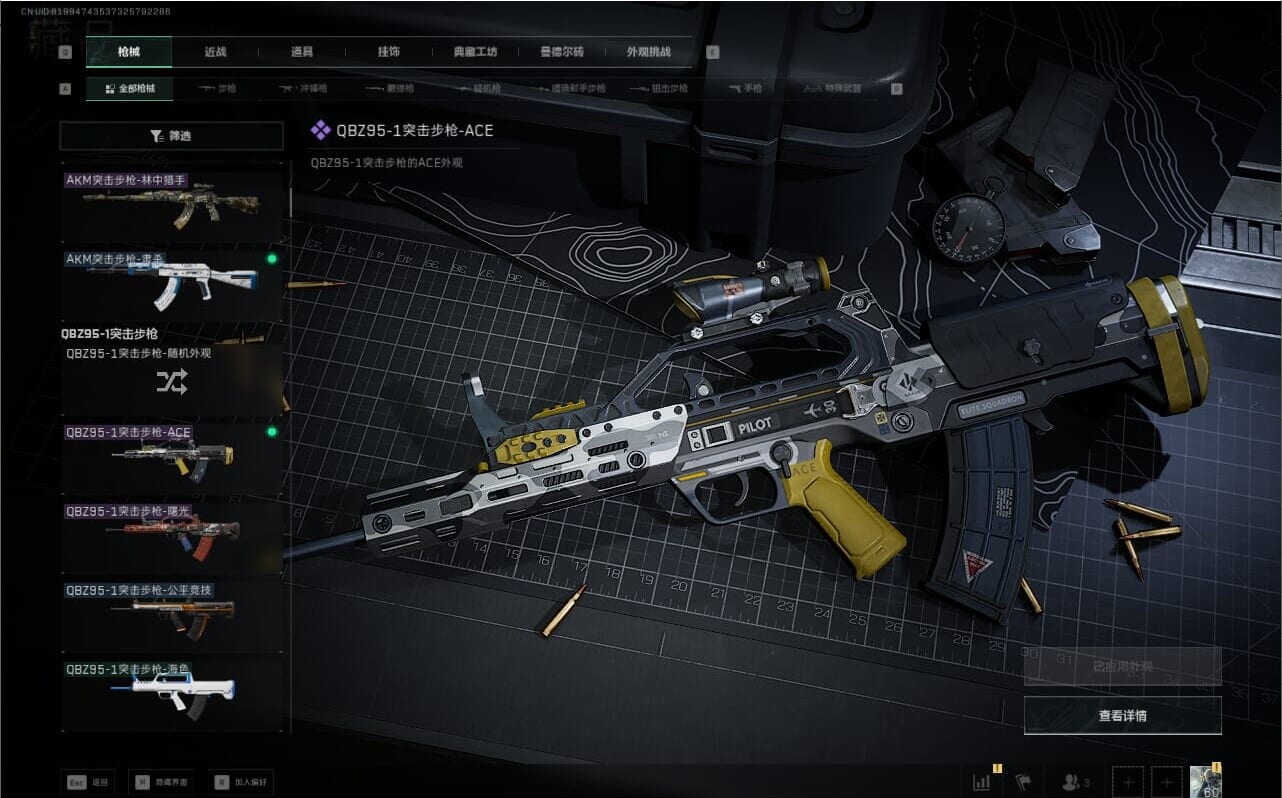Image resolution: width=1282 pixels, height=798 pixels.
Task: Switch to the 曼德尔砖 tab
Action: tap(561, 52)
